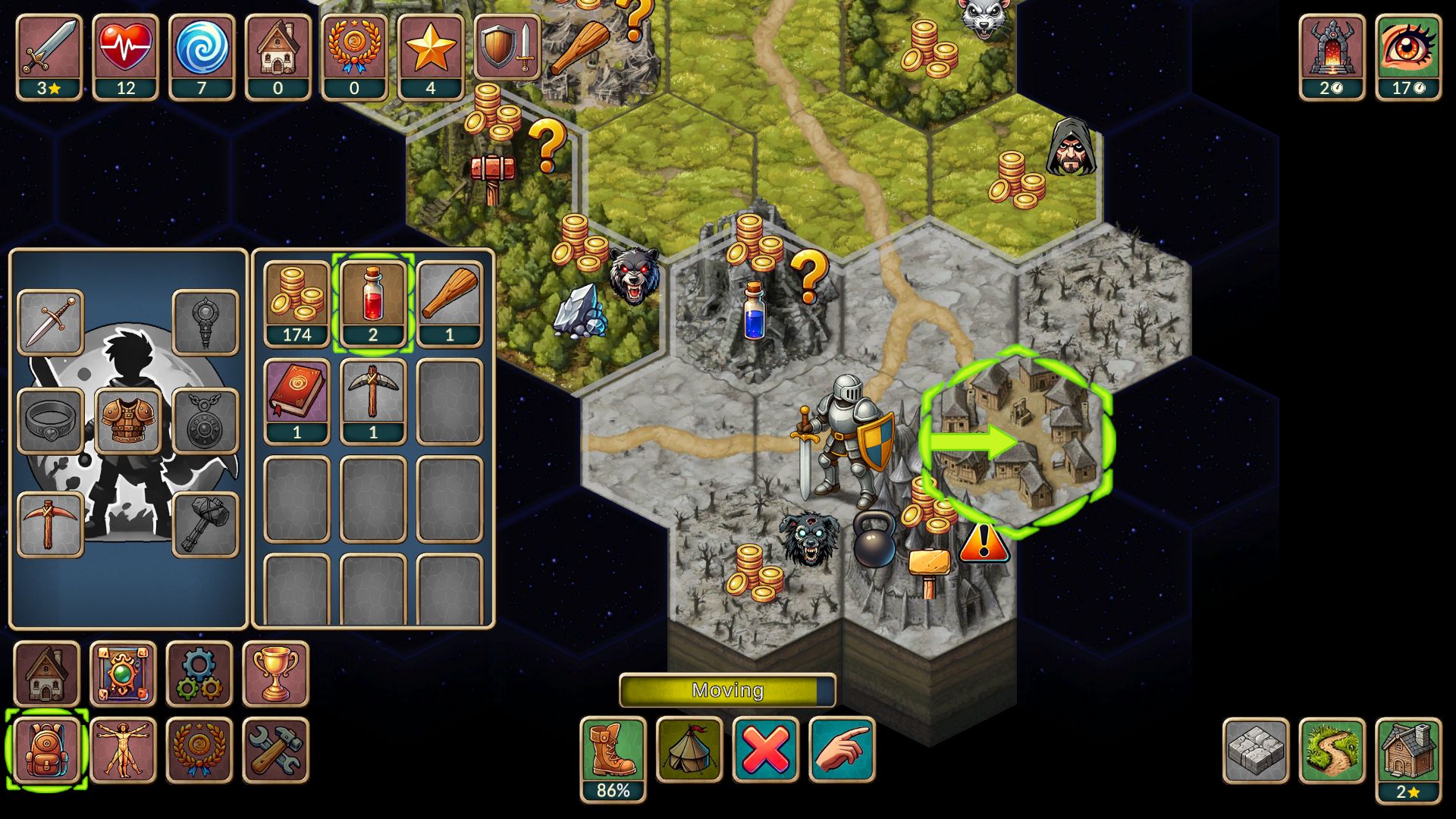Open the gear settings menu

tap(199, 674)
